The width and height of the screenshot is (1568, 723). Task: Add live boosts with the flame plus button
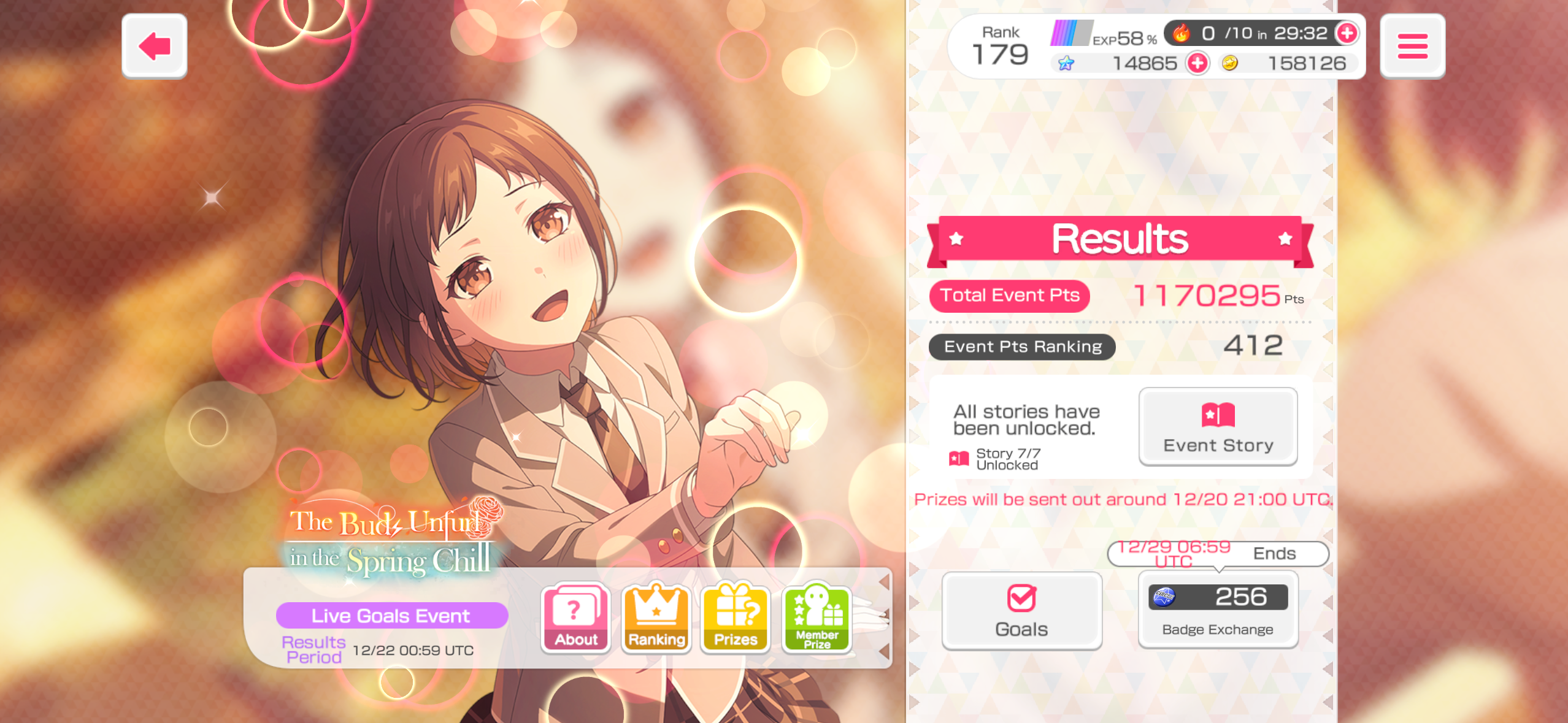1347,33
